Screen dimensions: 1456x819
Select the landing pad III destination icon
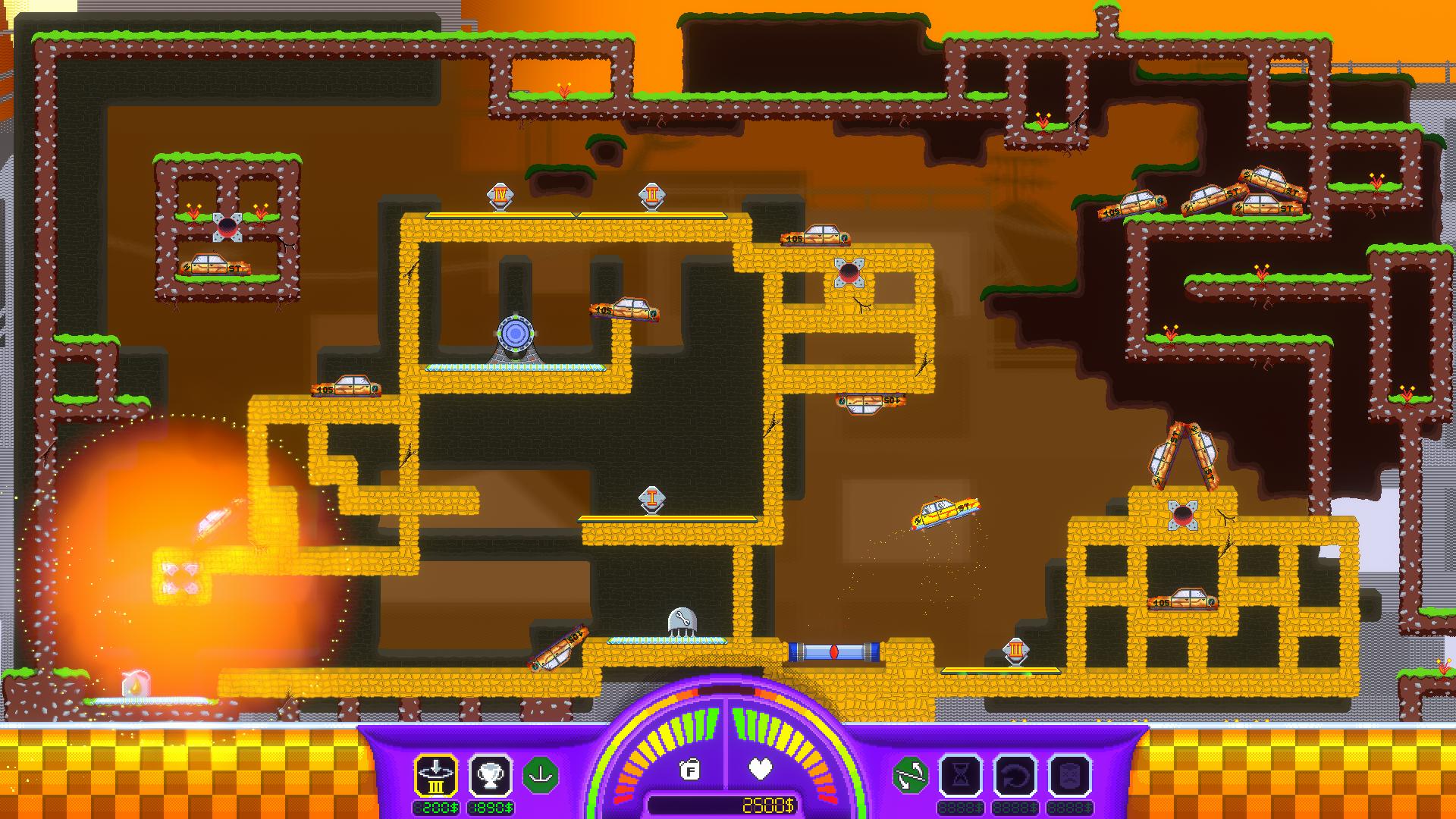click(435, 776)
